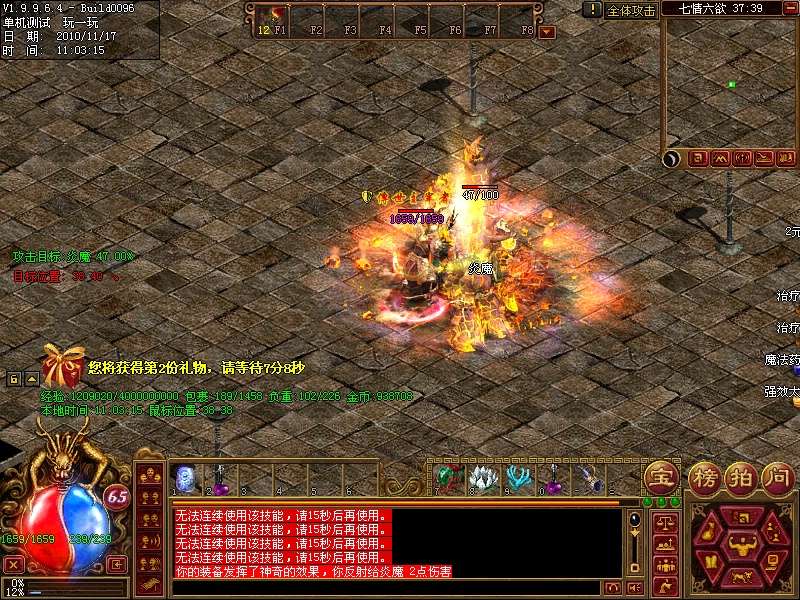Viewport: 800px width, 600px height.
Task: Open the 榜 rankings button
Action: (x=704, y=476)
